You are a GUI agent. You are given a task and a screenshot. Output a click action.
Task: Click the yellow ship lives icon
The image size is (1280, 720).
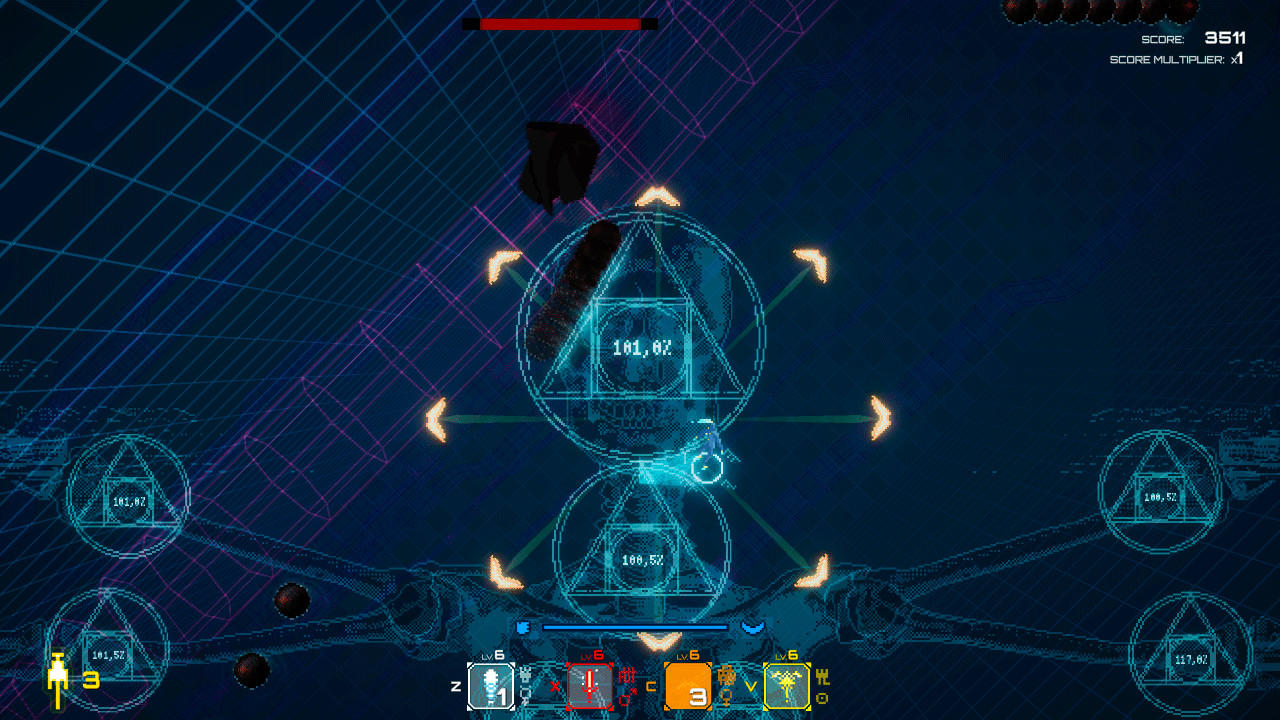coord(60,670)
